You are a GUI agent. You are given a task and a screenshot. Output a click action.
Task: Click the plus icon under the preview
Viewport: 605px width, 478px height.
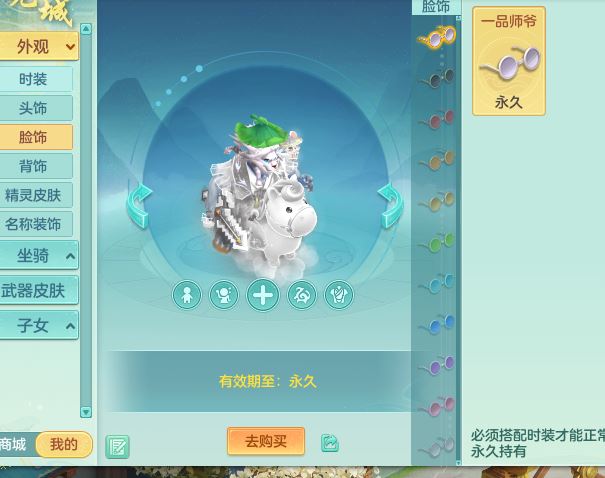click(x=263, y=295)
